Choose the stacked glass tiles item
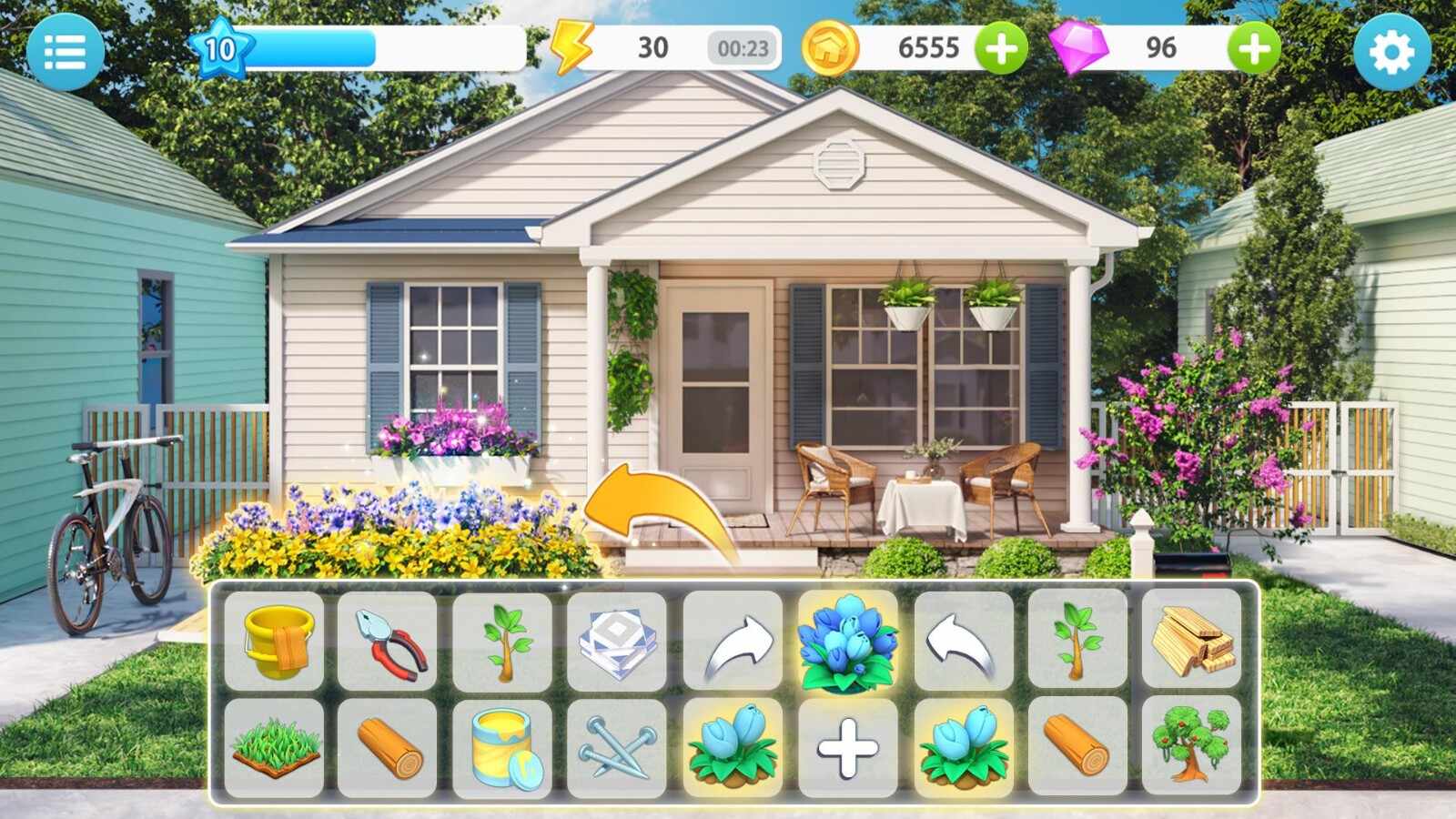This screenshot has width=1456, height=819. [618, 640]
